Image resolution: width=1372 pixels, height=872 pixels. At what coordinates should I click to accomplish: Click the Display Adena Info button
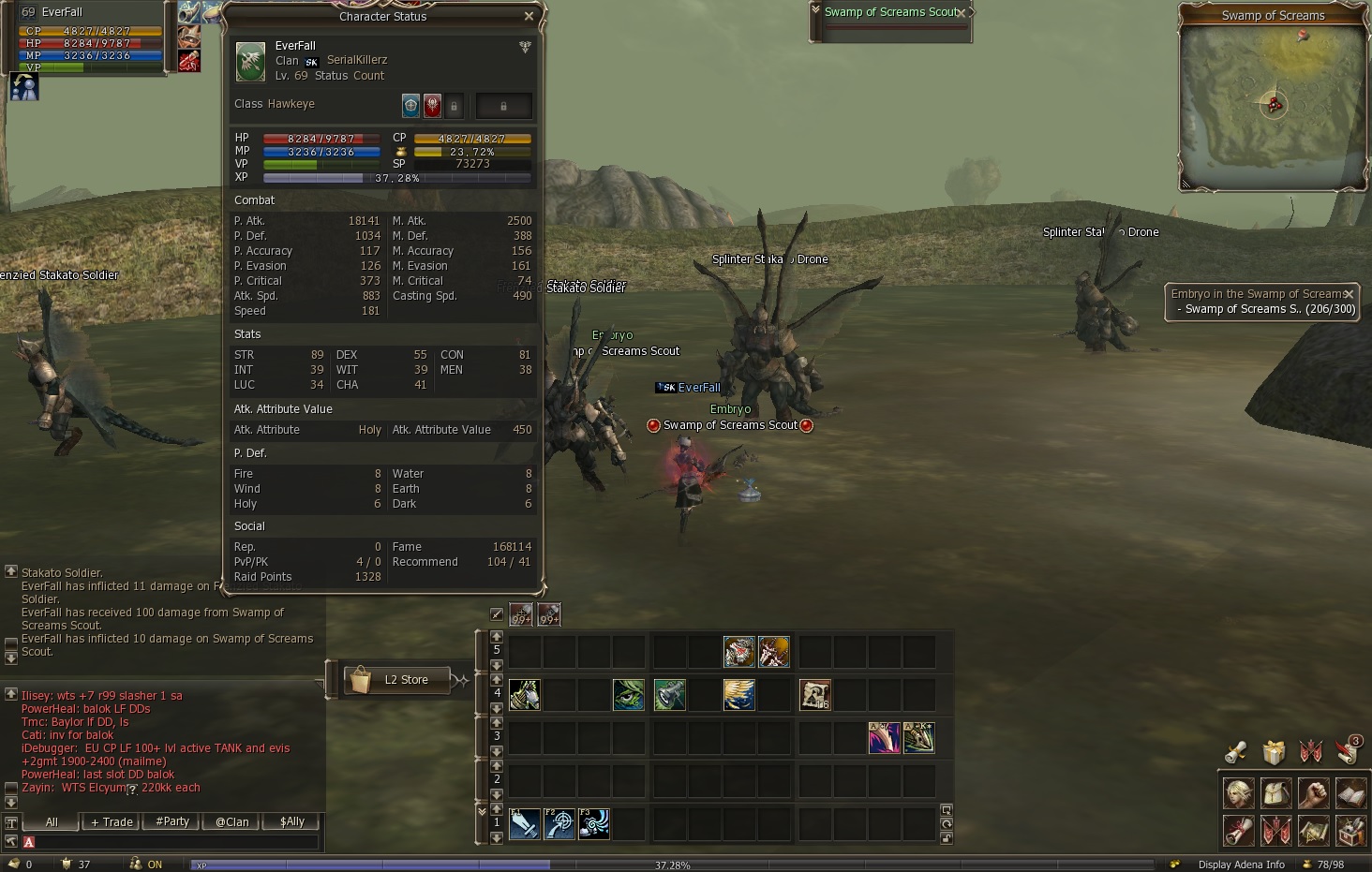[x=1241, y=865]
